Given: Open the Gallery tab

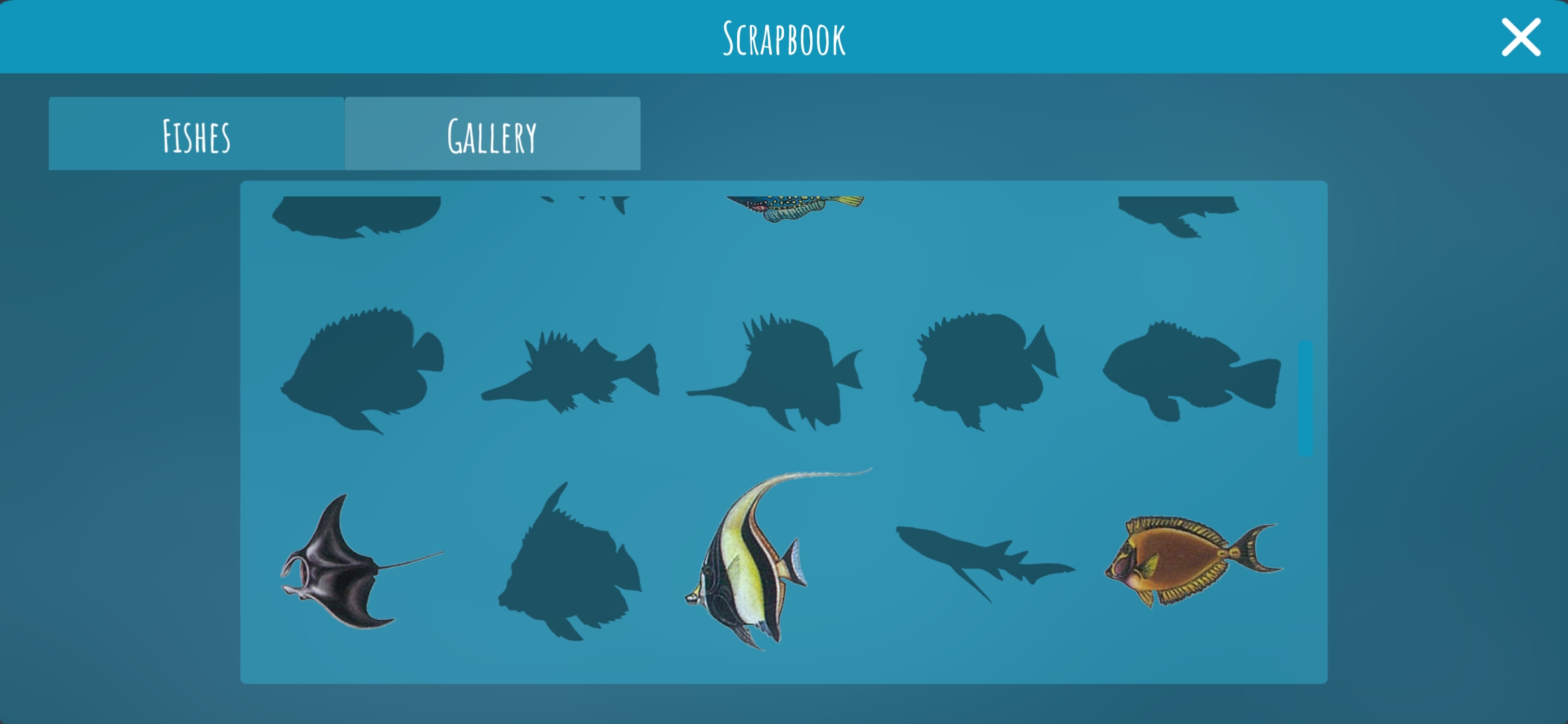Looking at the screenshot, I should click(493, 134).
